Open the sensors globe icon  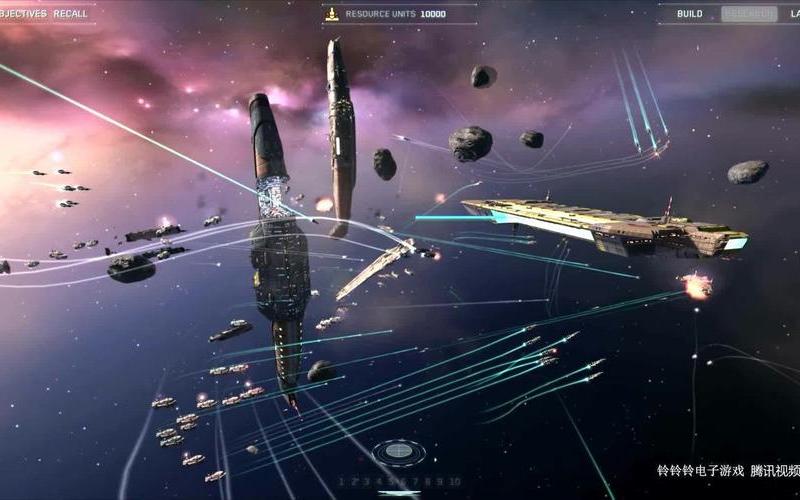pos(398,451)
